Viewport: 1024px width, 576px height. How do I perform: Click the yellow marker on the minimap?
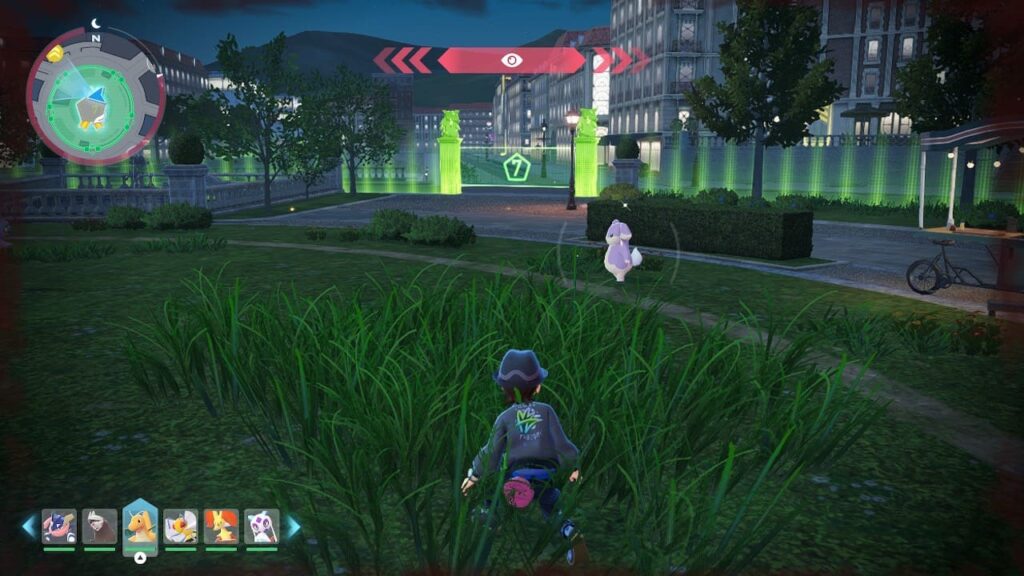pyautogui.click(x=56, y=53)
